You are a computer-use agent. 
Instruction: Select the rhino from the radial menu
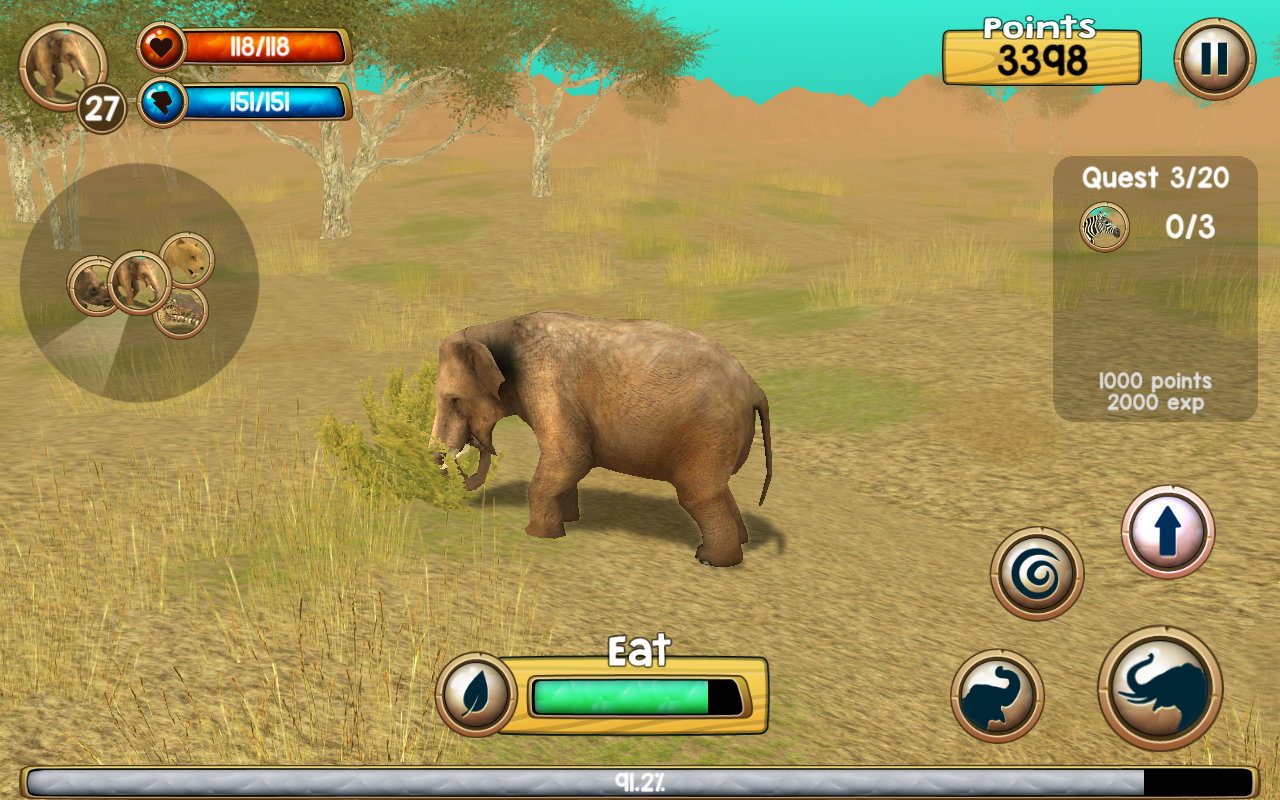pos(93,289)
